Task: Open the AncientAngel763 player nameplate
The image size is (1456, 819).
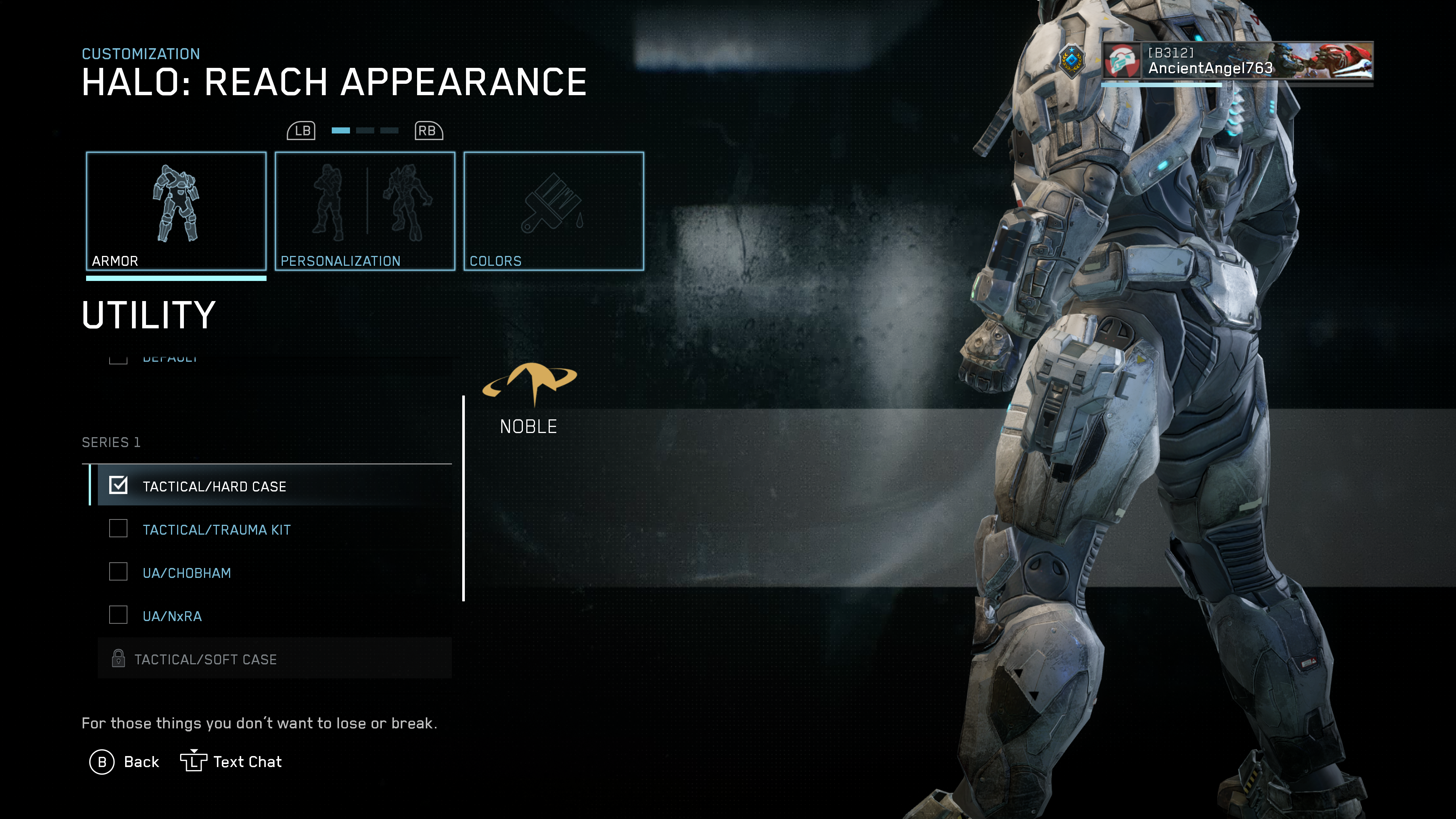Action: click(1237, 61)
